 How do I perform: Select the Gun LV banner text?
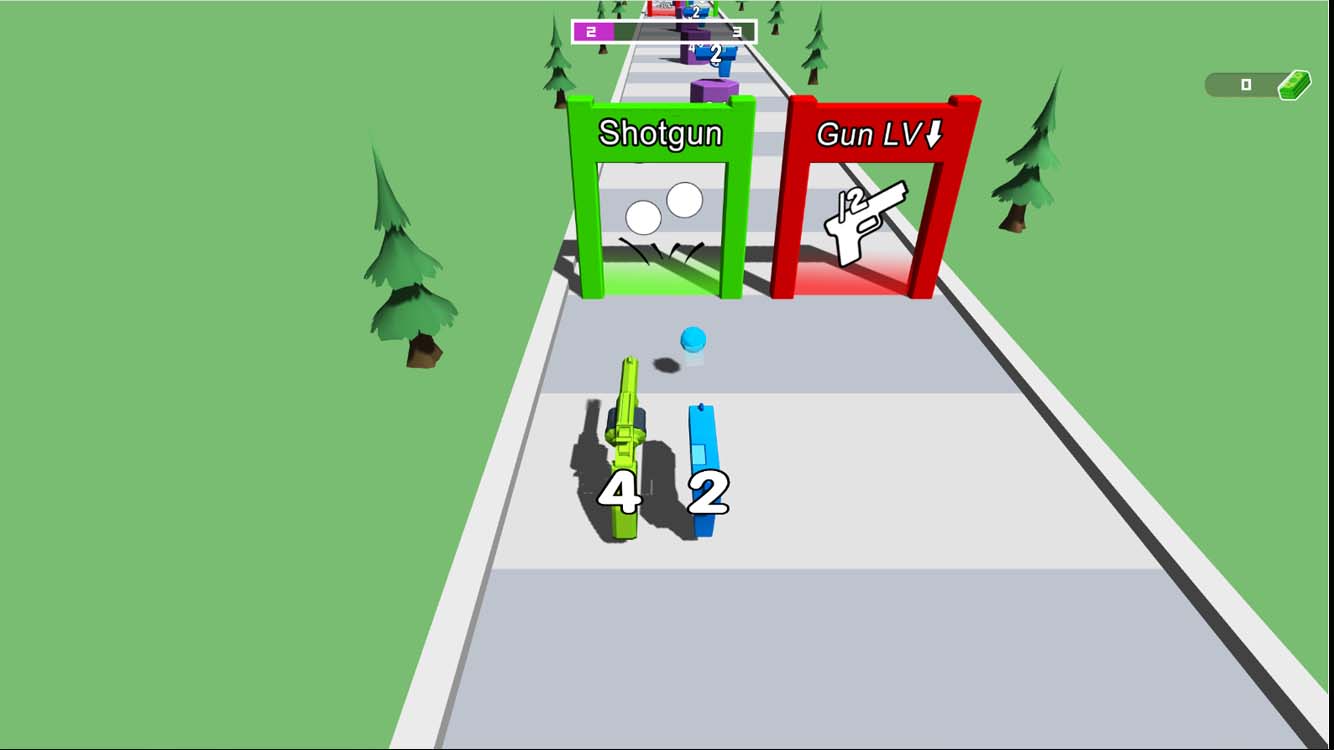[879, 133]
